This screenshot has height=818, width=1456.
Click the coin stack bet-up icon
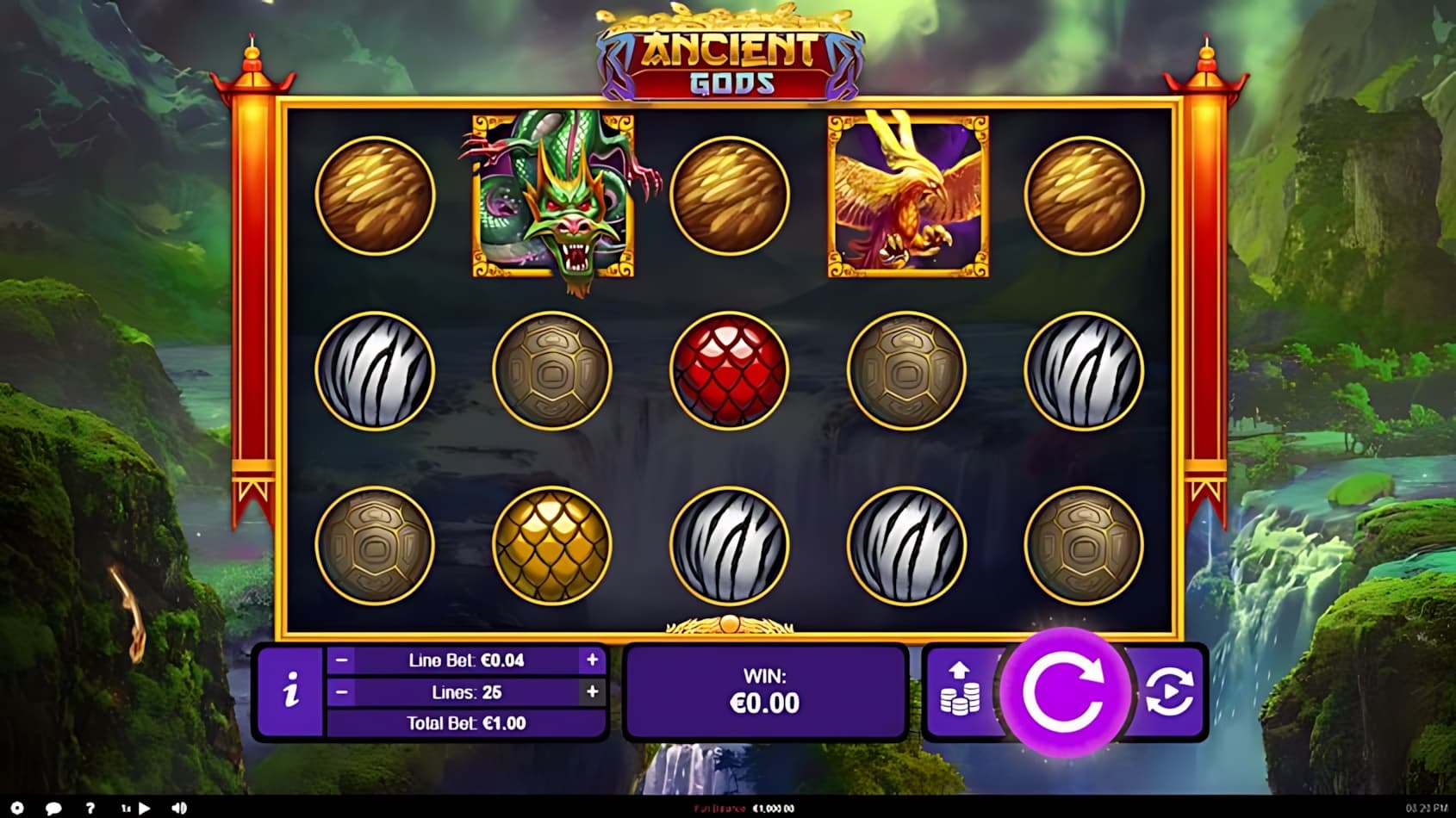[x=961, y=691]
